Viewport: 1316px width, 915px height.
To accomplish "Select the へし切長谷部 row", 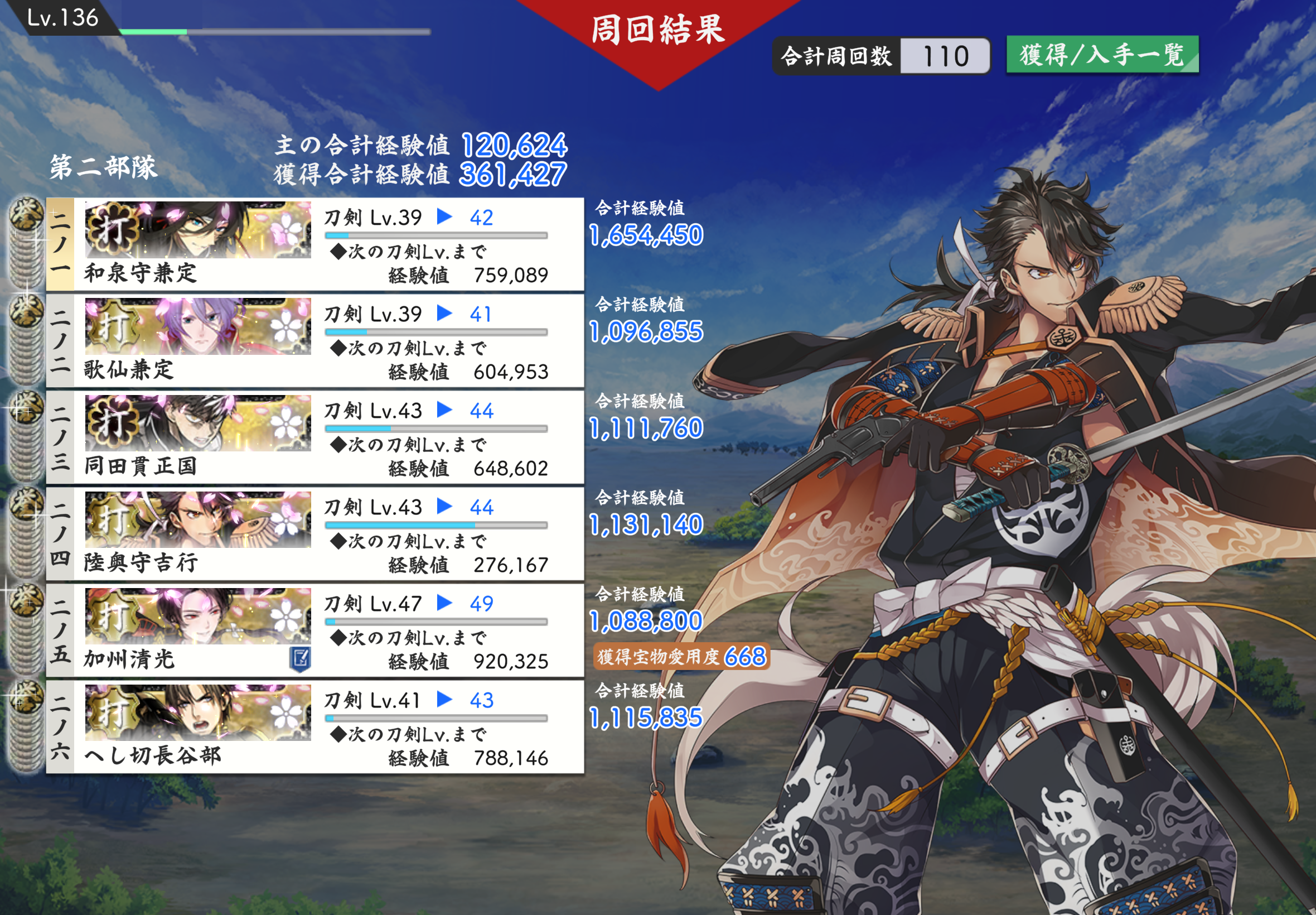I will point(315,726).
